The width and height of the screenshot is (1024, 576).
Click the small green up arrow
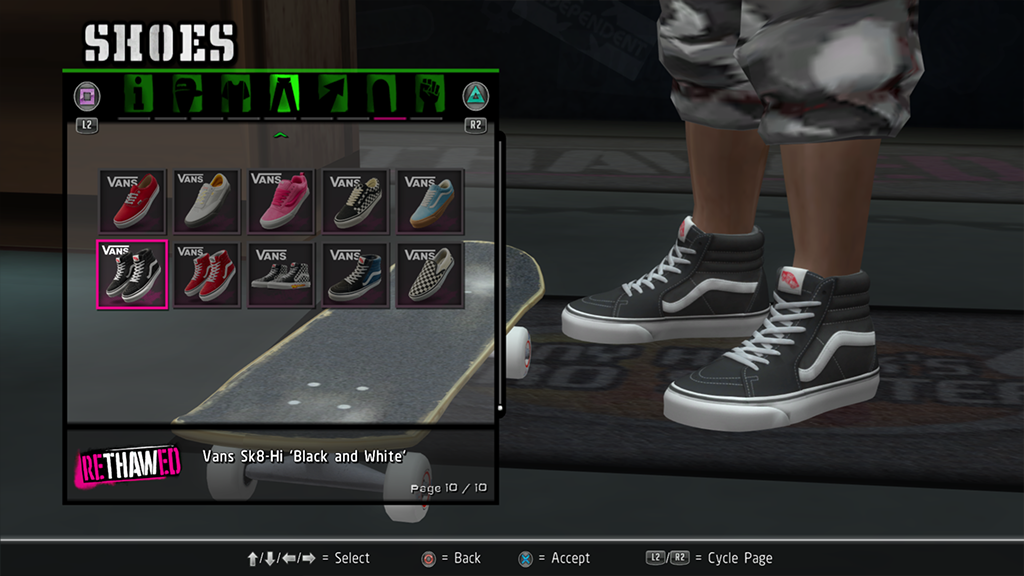pyautogui.click(x=281, y=135)
